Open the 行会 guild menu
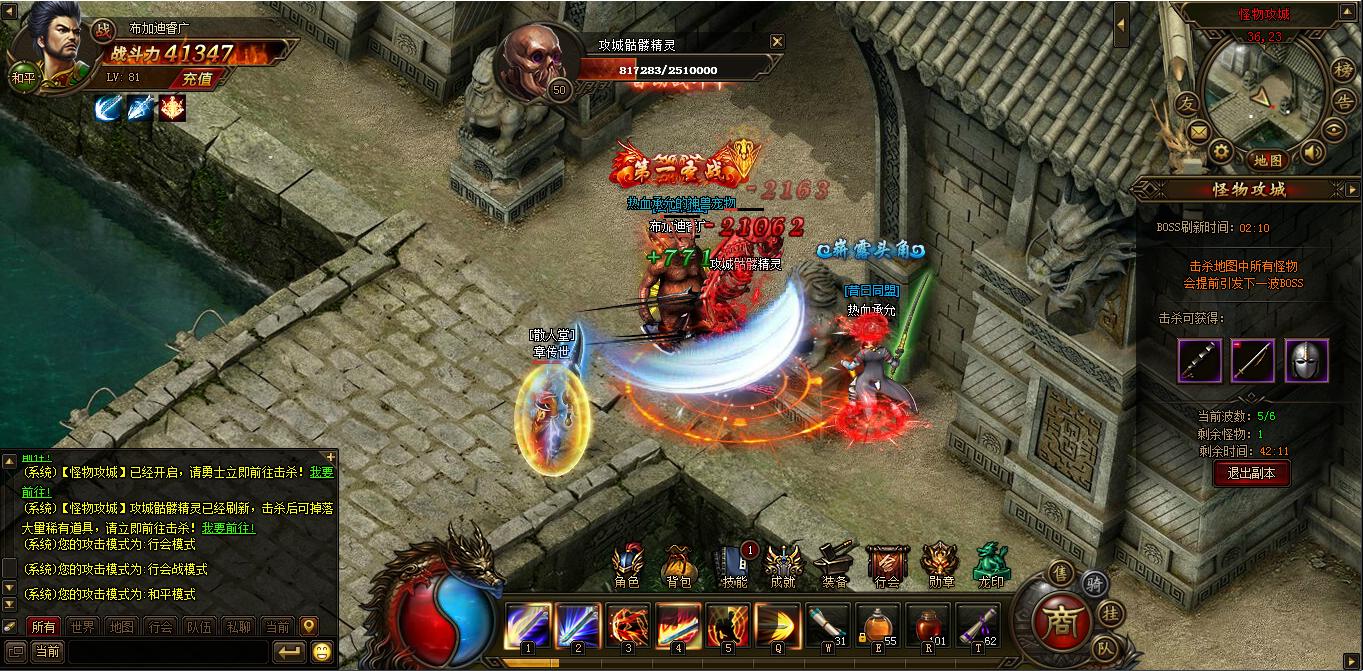Screen dimensions: 1363x671 [x=887, y=567]
